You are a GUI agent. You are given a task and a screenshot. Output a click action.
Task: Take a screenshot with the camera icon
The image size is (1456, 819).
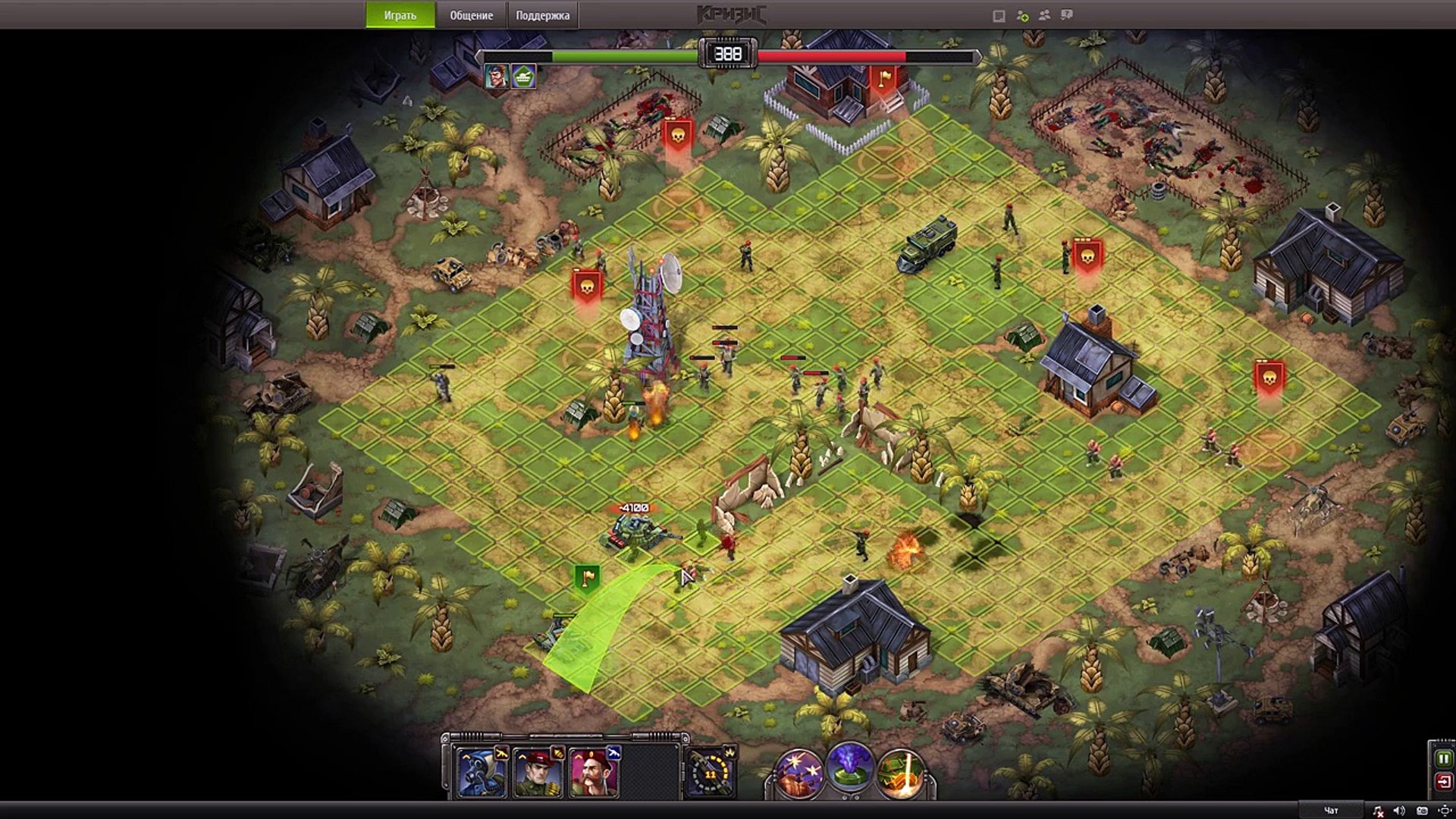click(1422, 811)
